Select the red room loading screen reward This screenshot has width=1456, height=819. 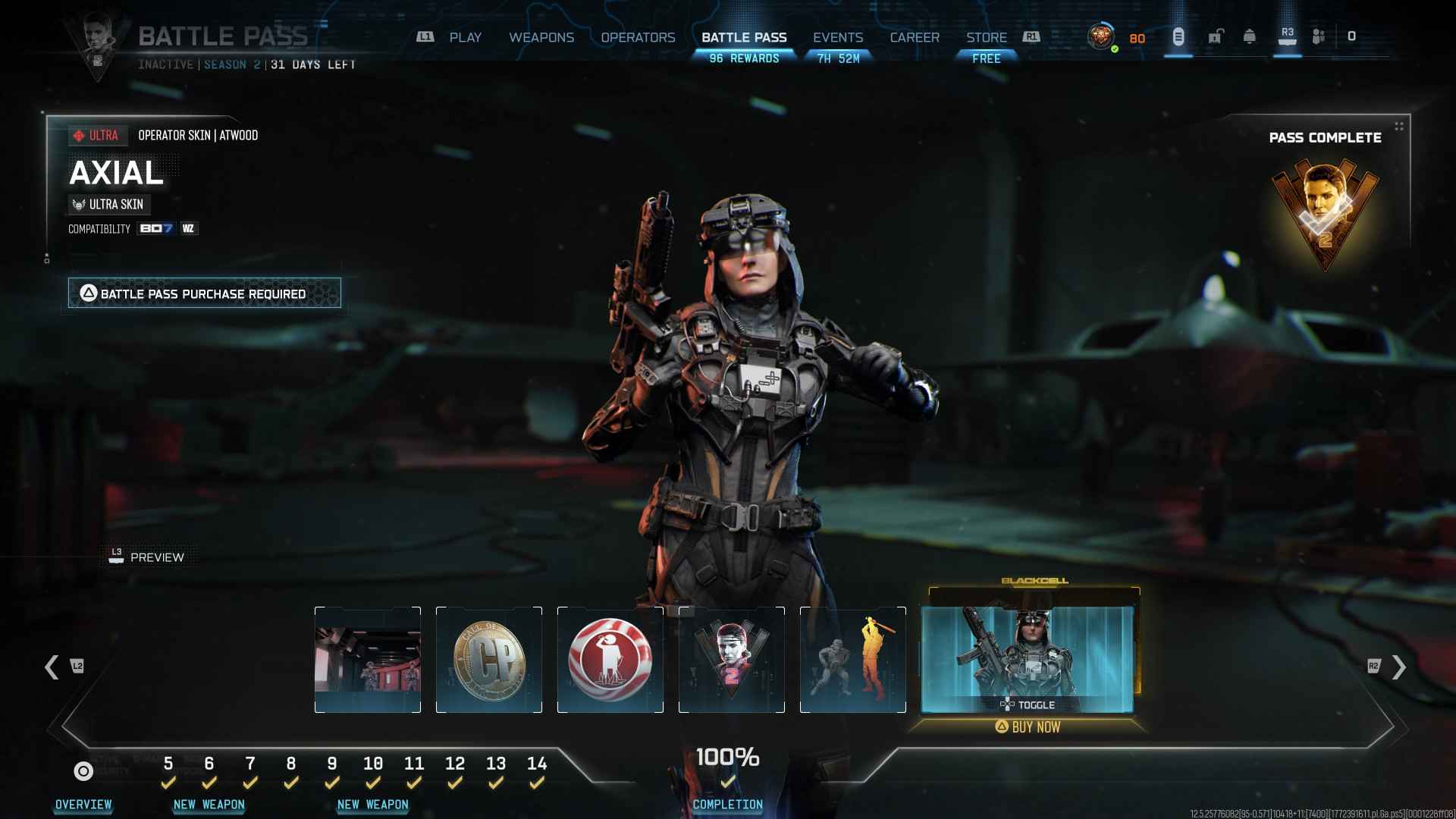coord(368,660)
